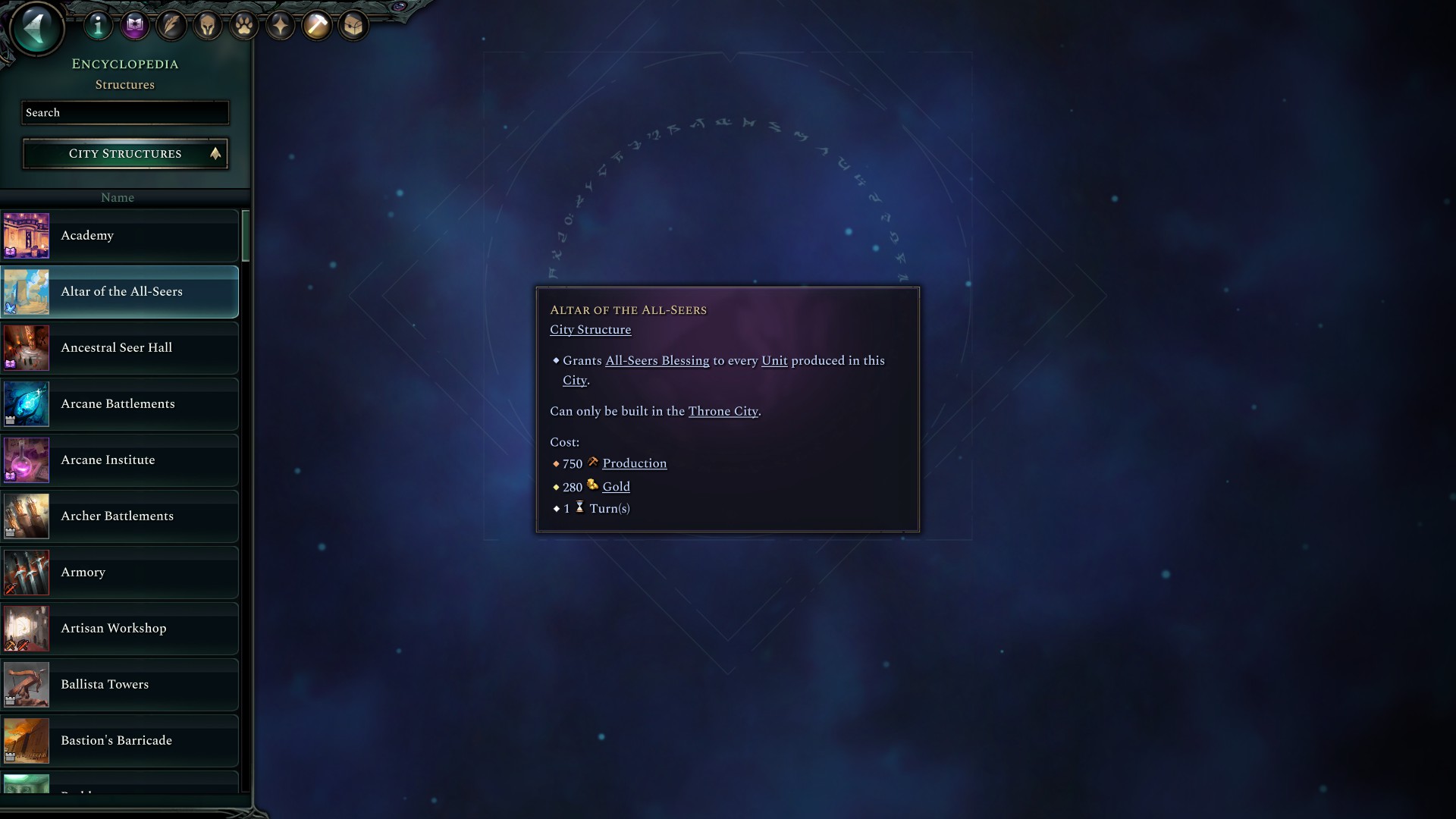Select the feather encyclopedia category
The width and height of the screenshot is (1456, 819).
(171, 24)
